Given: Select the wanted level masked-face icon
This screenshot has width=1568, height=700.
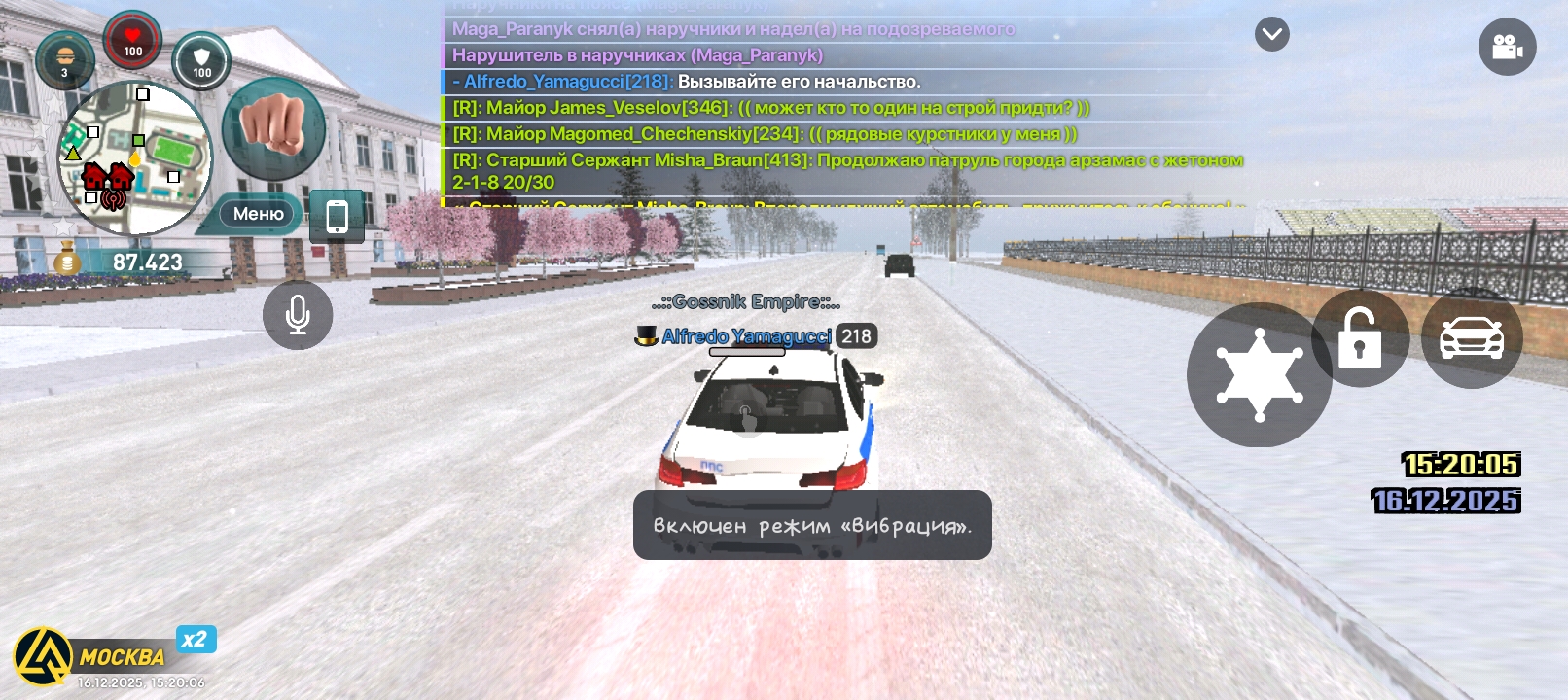Looking at the screenshot, I should 65,59.
